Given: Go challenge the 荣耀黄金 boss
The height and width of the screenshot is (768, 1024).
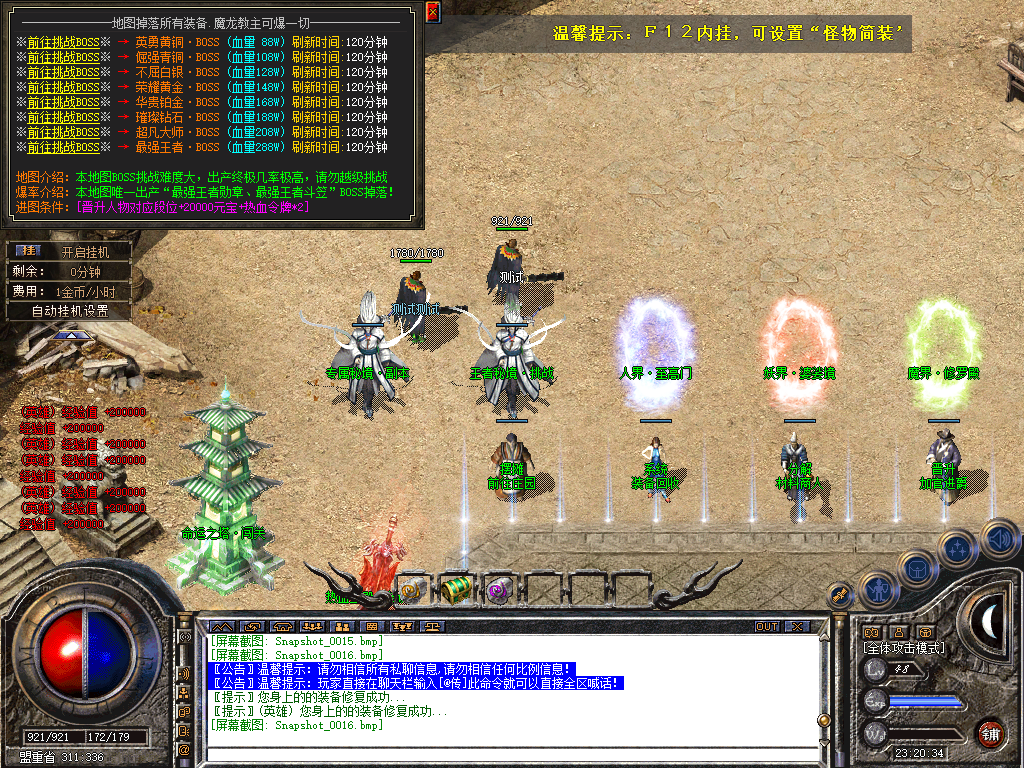Looking at the screenshot, I should tap(63, 88).
